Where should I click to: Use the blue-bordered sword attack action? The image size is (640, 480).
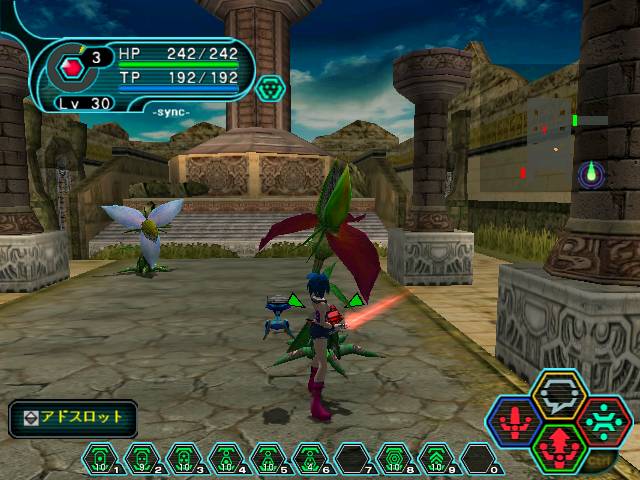(x=513, y=419)
